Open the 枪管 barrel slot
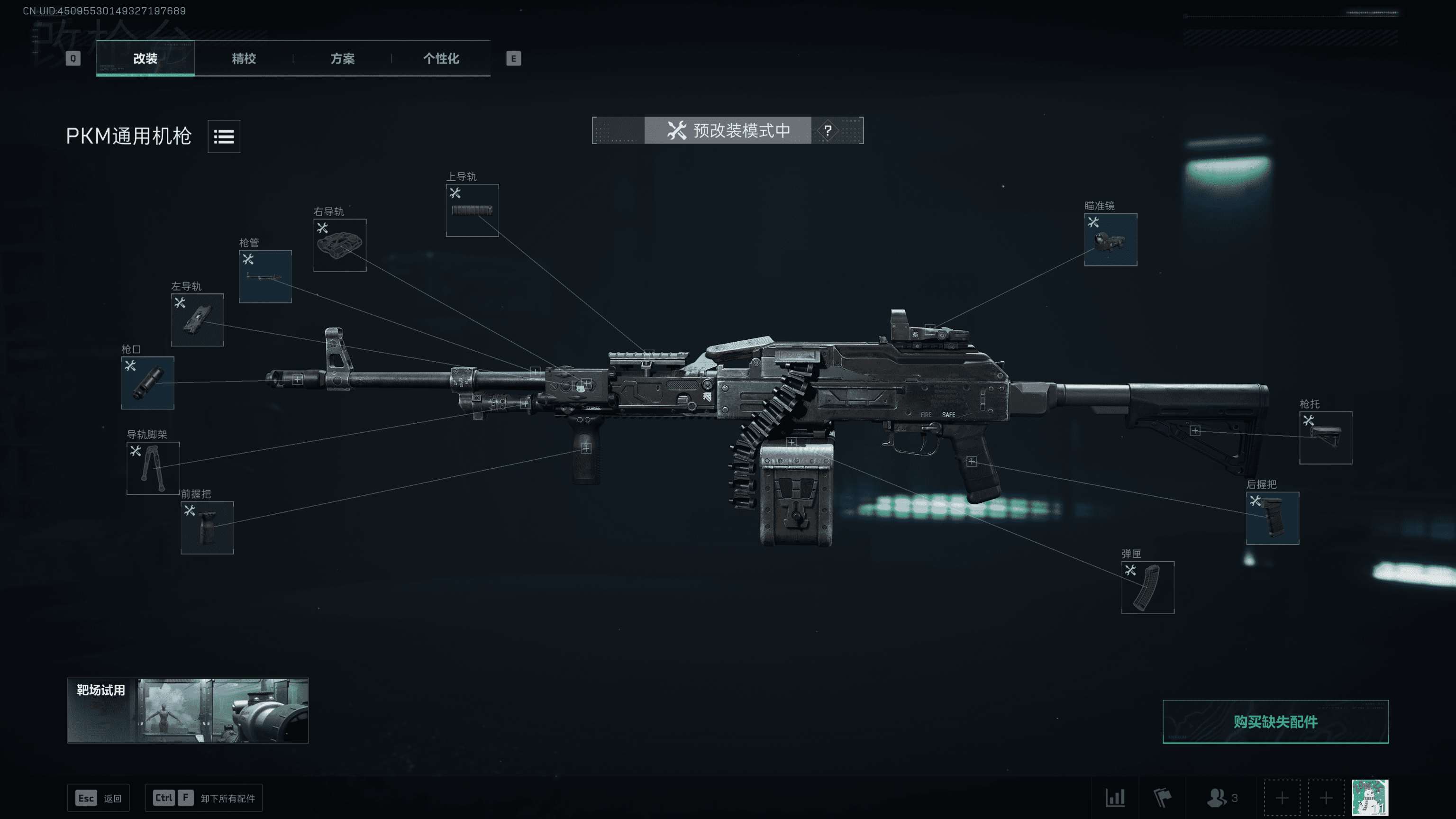This screenshot has width=1456, height=819. point(265,276)
